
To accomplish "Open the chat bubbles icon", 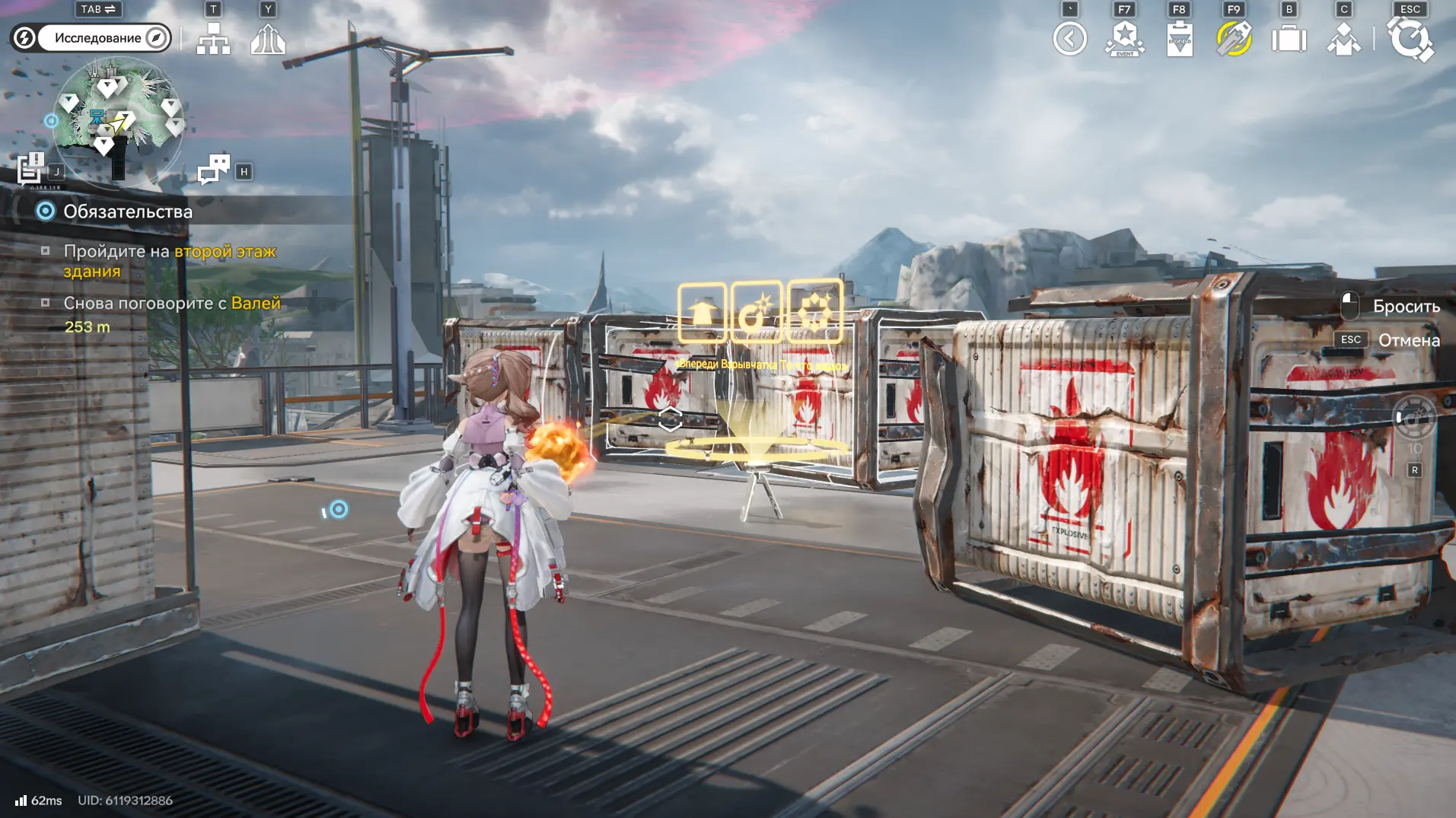I will (214, 169).
